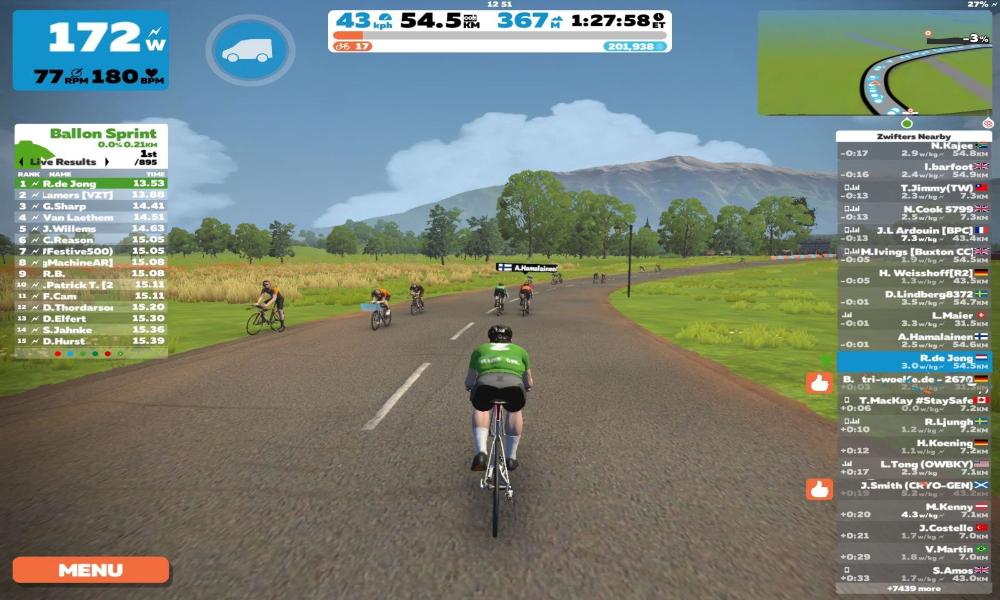The height and width of the screenshot is (600, 1000).
Task: Select R.de Jong in sprint leaderboard
Action: click(x=90, y=183)
